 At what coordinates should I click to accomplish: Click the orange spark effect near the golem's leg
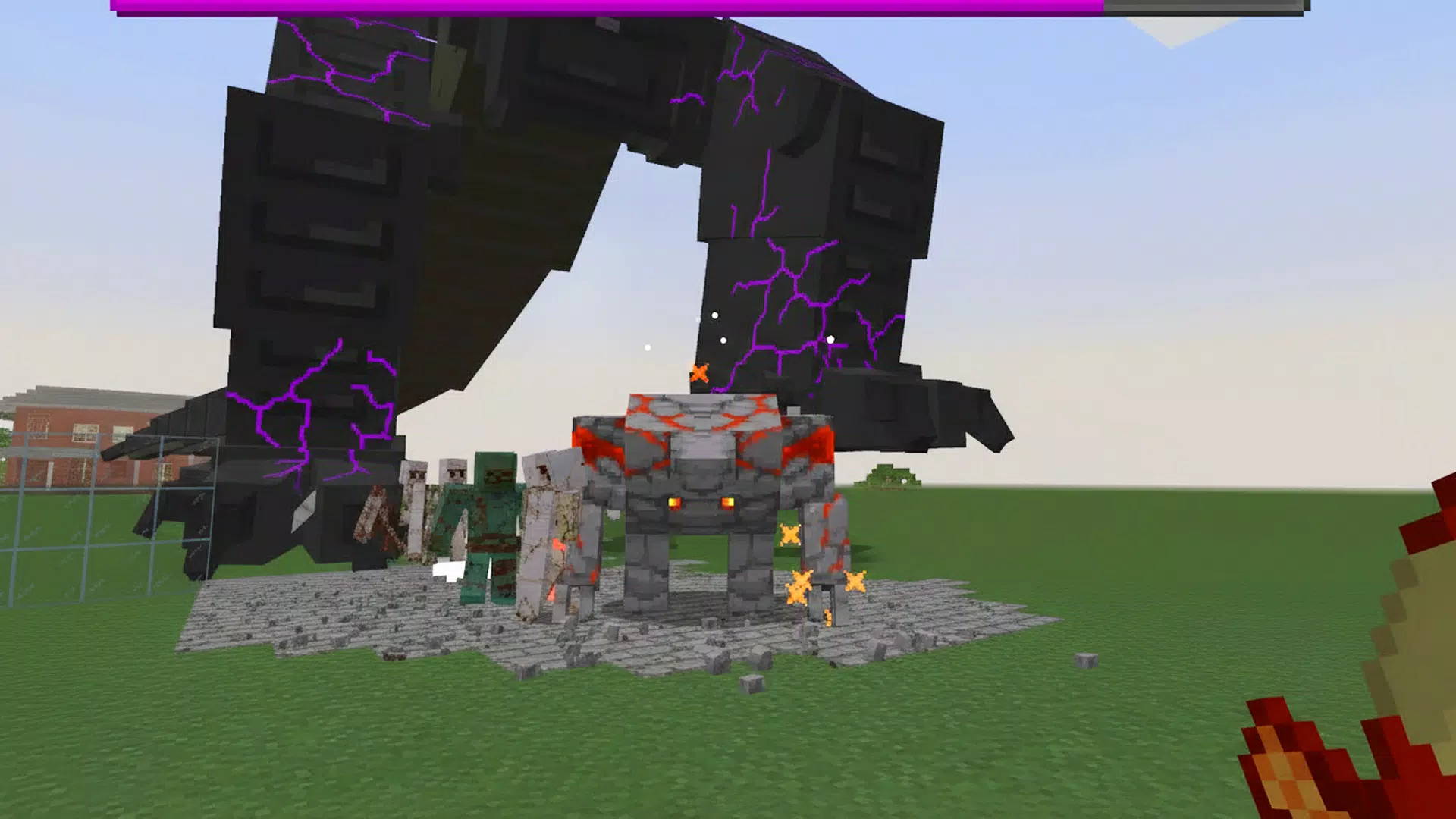tap(800, 588)
